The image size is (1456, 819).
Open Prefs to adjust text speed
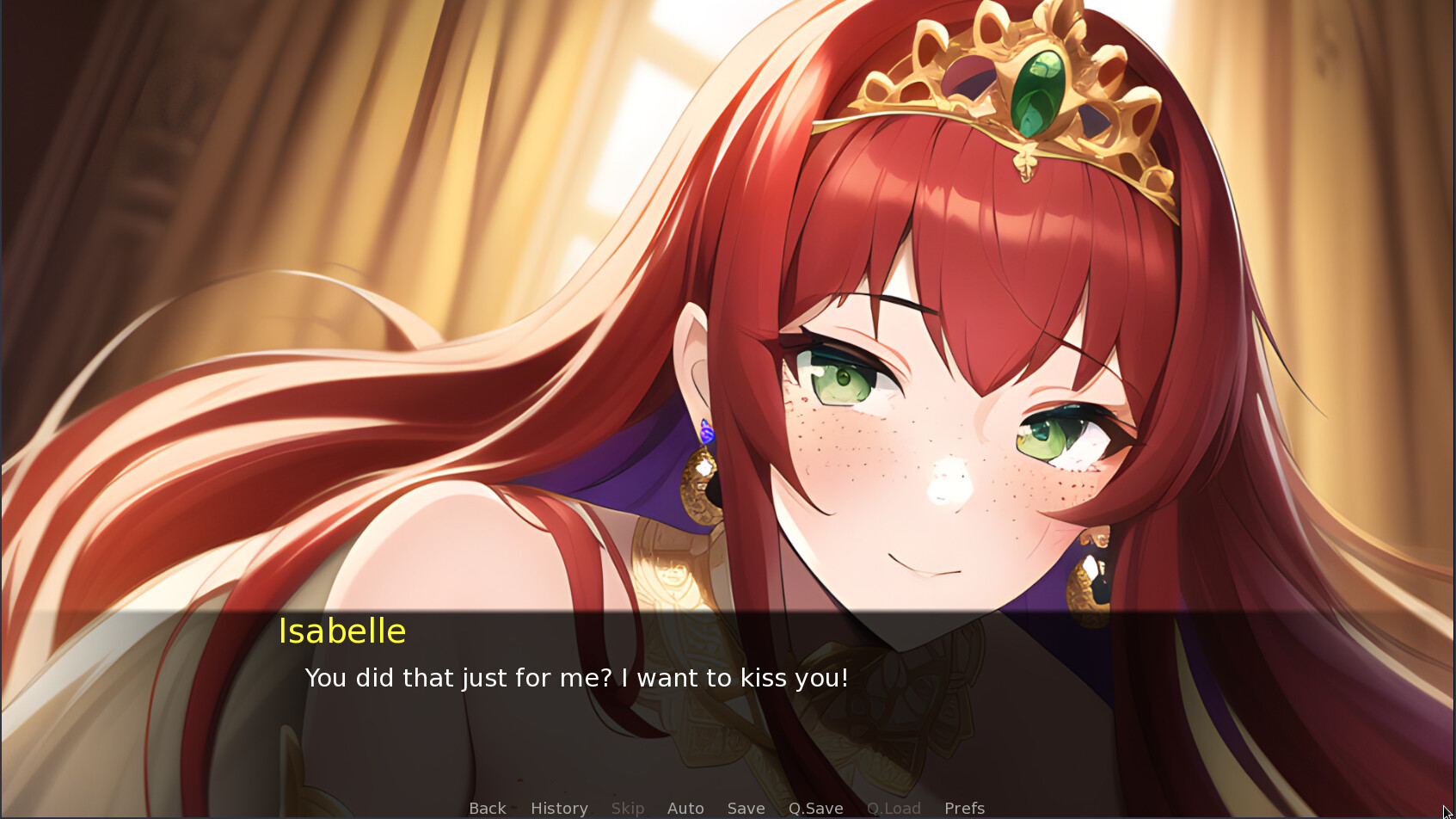[964, 807]
